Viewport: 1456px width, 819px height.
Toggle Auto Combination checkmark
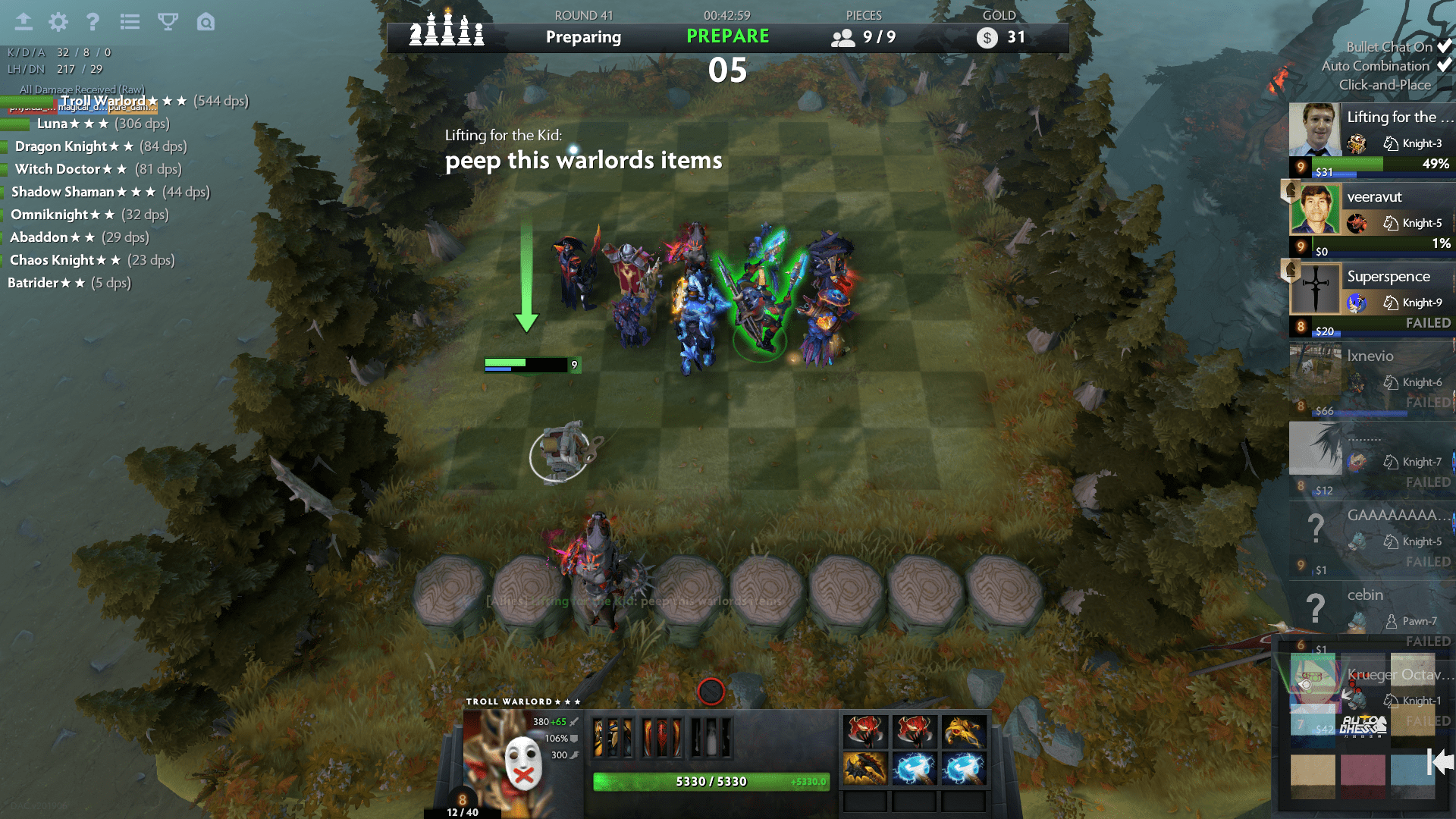pyautogui.click(x=1444, y=66)
